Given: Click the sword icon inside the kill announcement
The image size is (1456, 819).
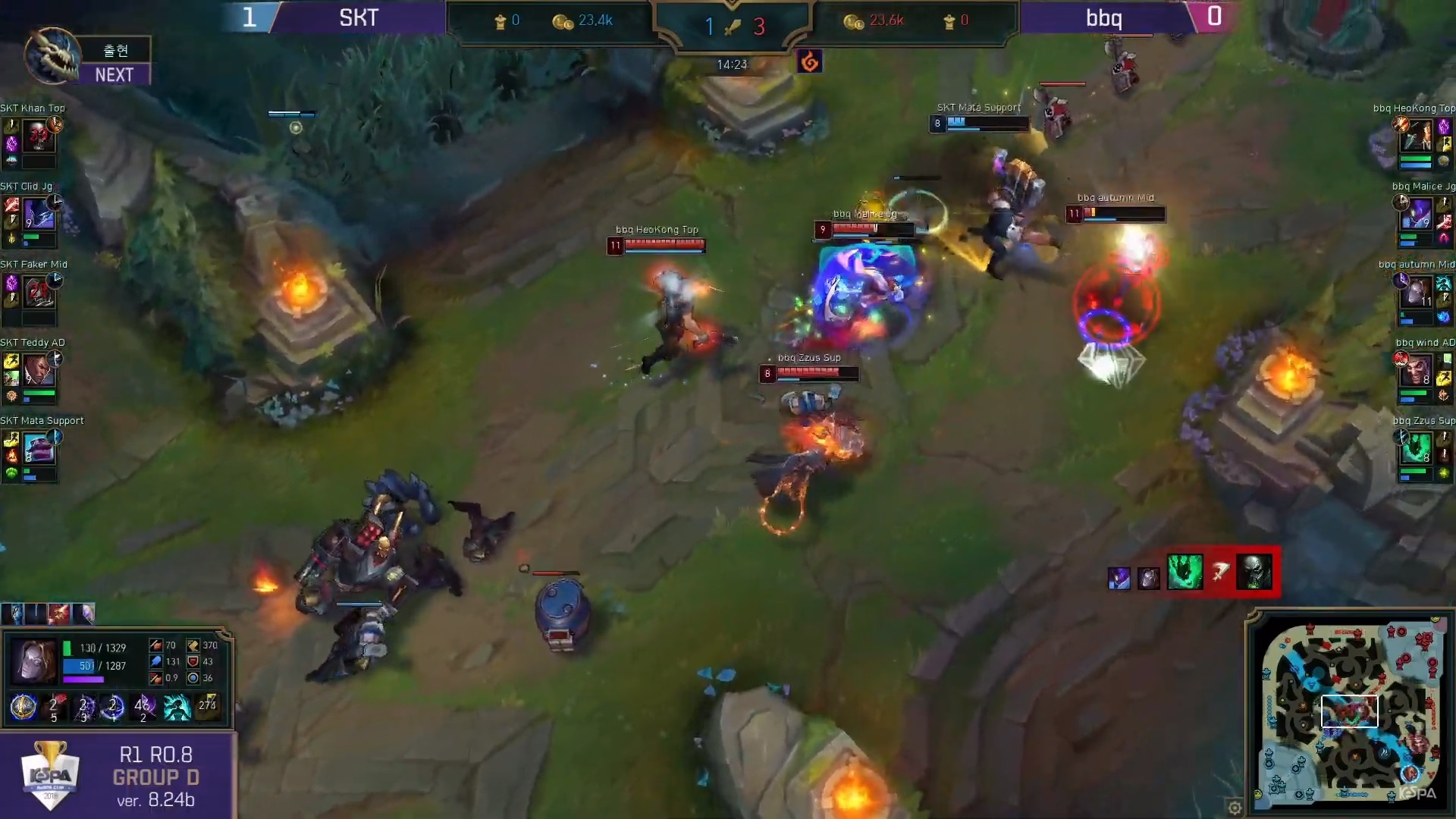Looking at the screenshot, I should click(x=1219, y=572).
